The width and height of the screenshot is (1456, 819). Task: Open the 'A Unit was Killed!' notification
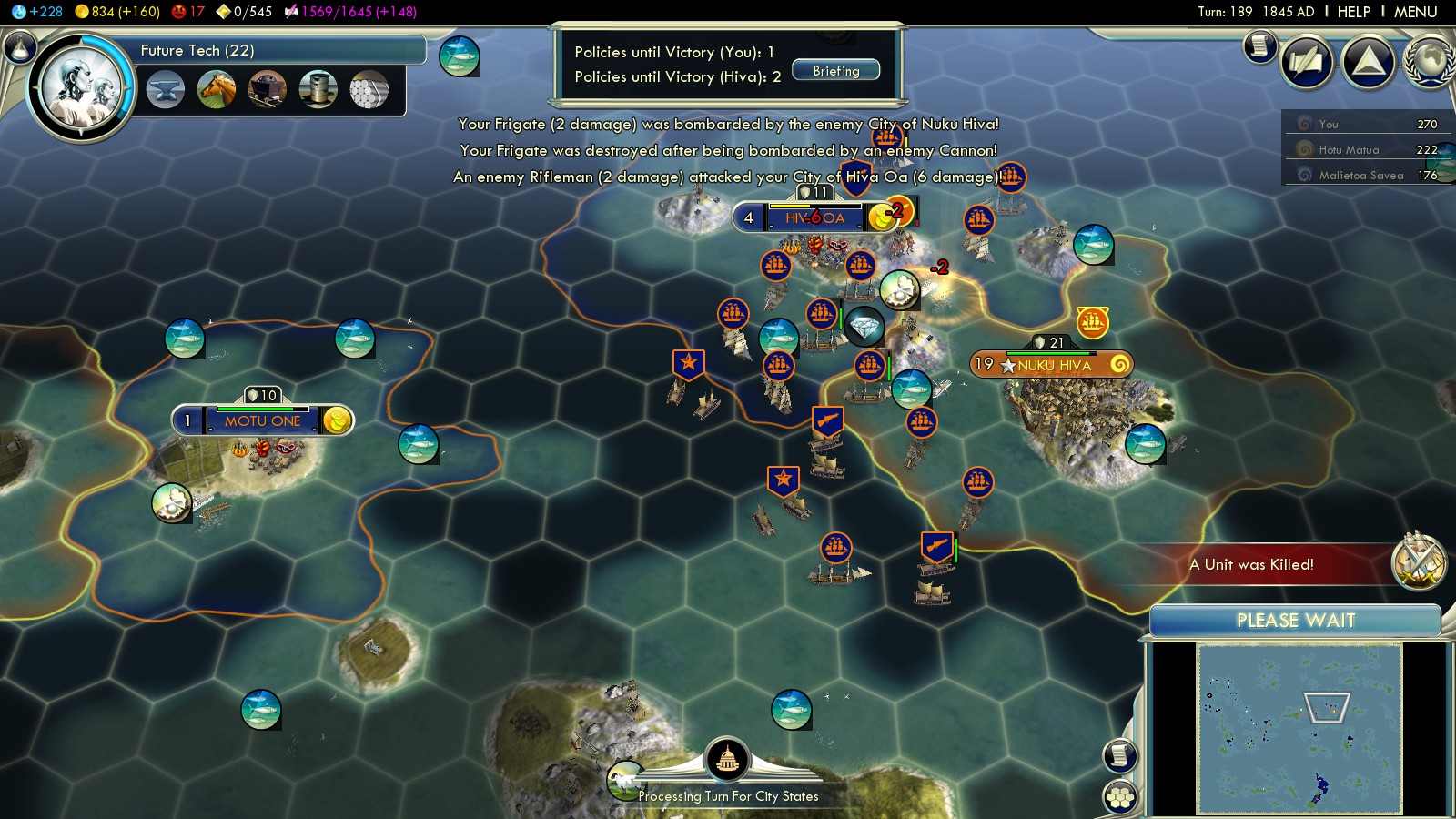[x=1251, y=564]
